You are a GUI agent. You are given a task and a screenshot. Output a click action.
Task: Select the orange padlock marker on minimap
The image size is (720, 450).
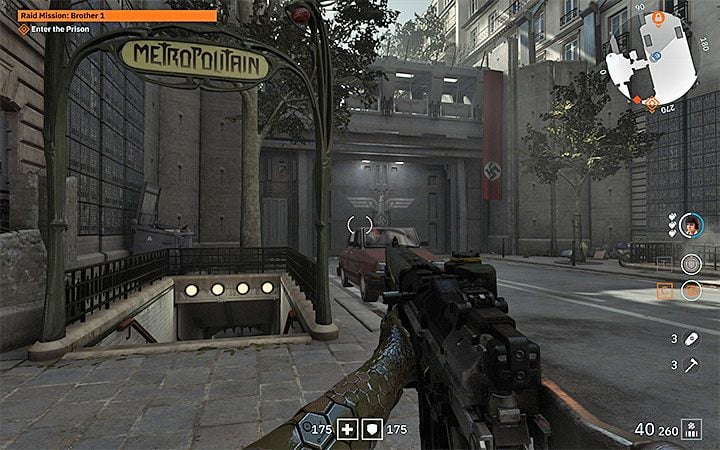click(x=659, y=17)
